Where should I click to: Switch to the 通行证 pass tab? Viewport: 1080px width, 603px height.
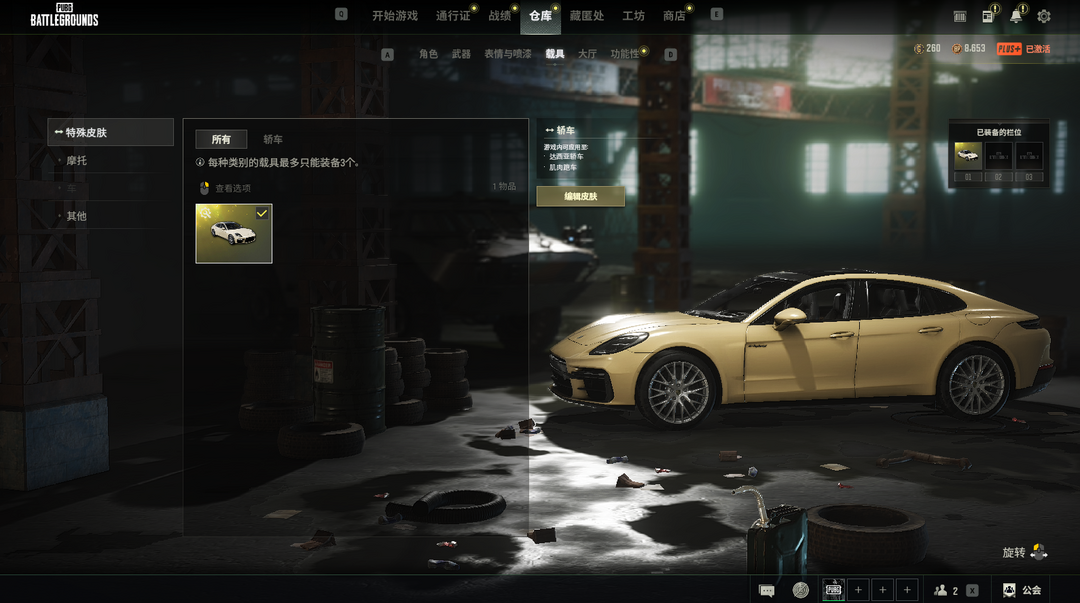point(452,16)
